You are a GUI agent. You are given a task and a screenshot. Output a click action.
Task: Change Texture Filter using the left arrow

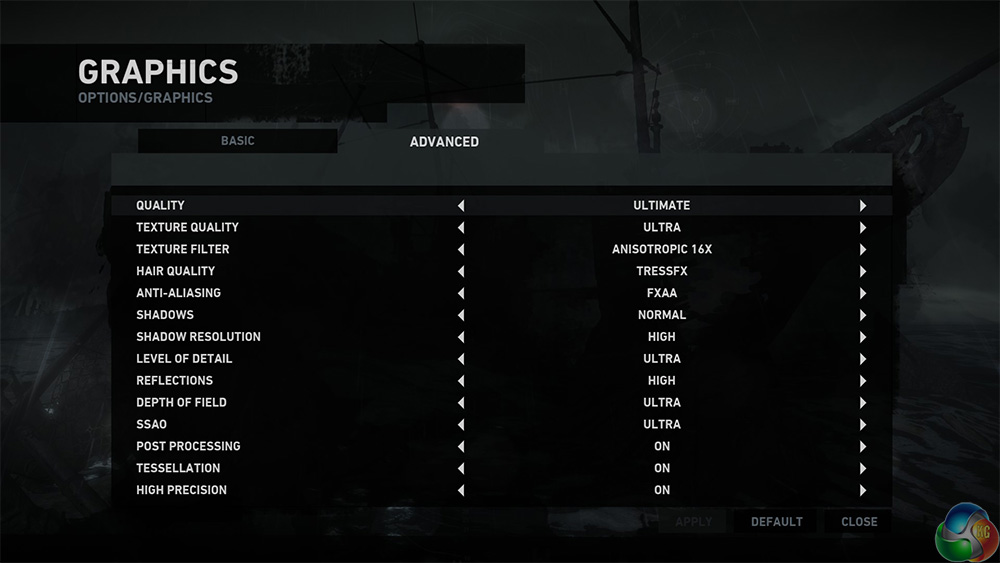pyautogui.click(x=461, y=250)
